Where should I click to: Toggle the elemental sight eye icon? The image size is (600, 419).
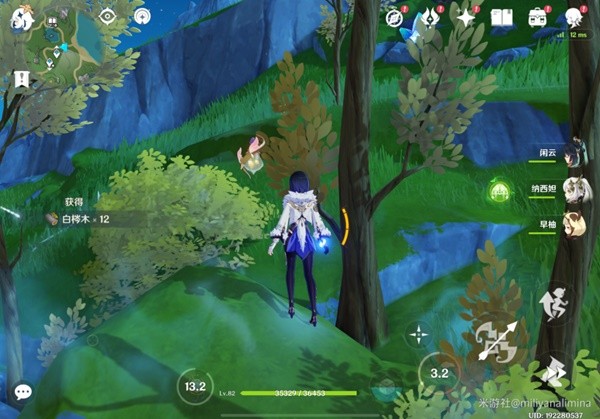click(107, 16)
